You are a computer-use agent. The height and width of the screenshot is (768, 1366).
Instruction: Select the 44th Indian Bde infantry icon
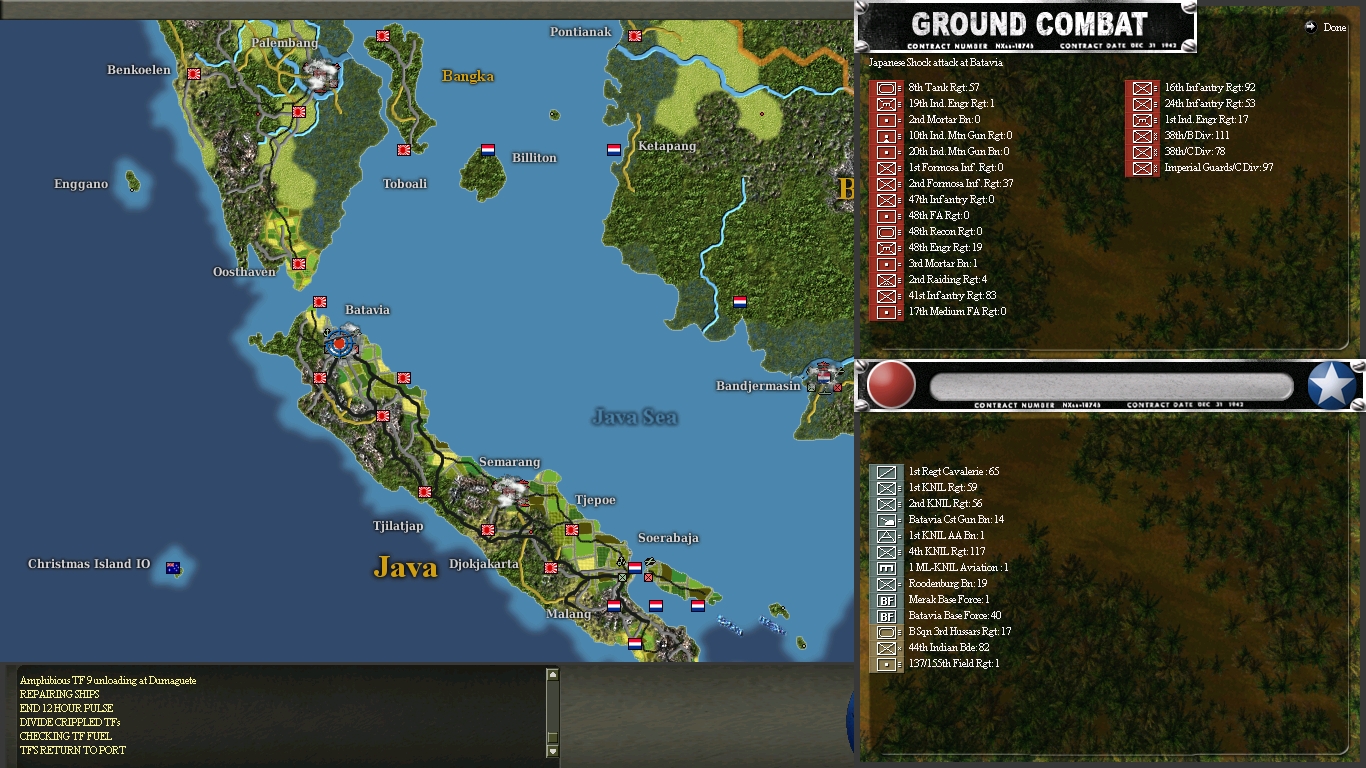tap(885, 647)
